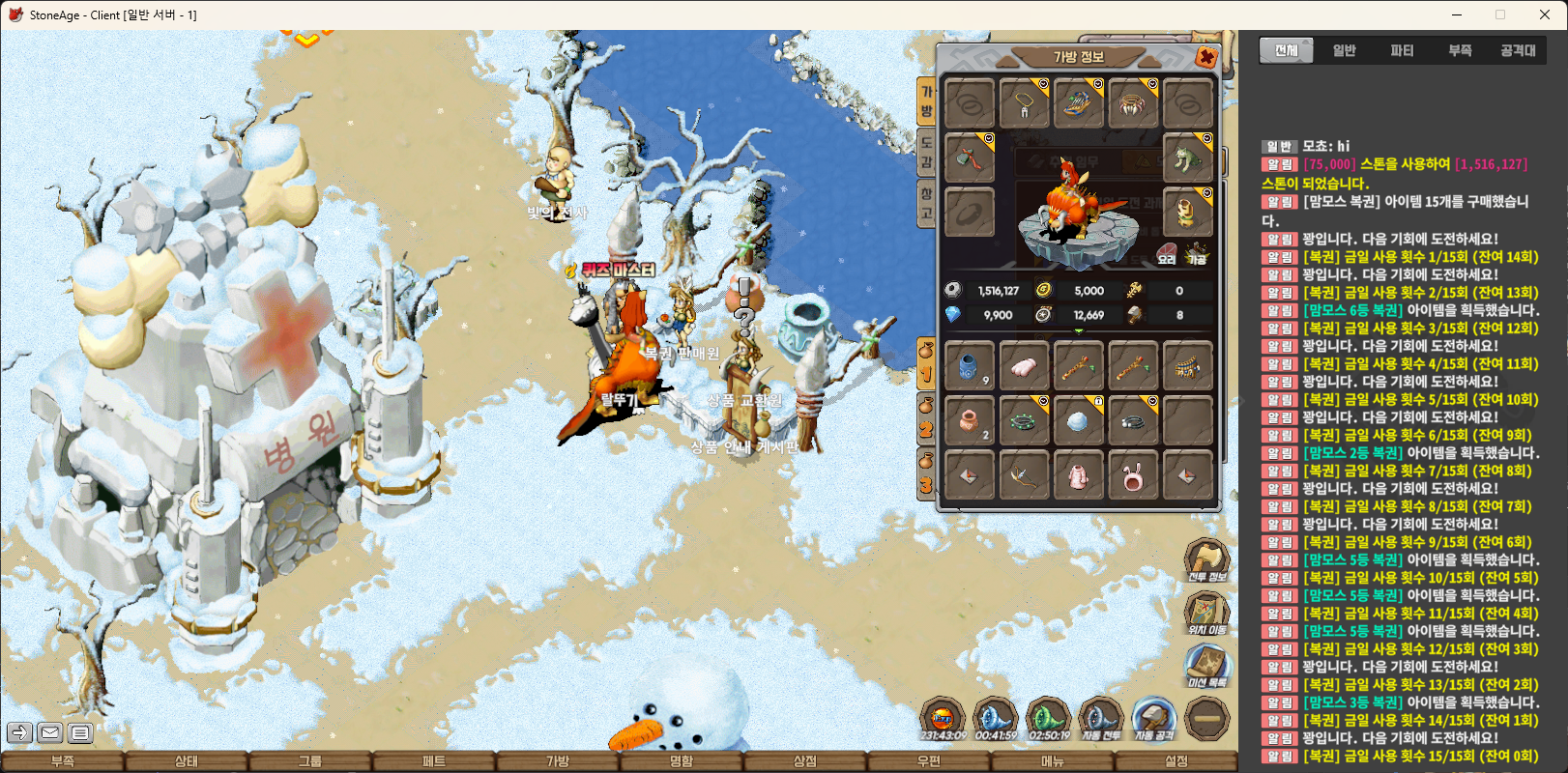Open the 설정 settings menu
The image size is (1568, 773).
point(1176,761)
